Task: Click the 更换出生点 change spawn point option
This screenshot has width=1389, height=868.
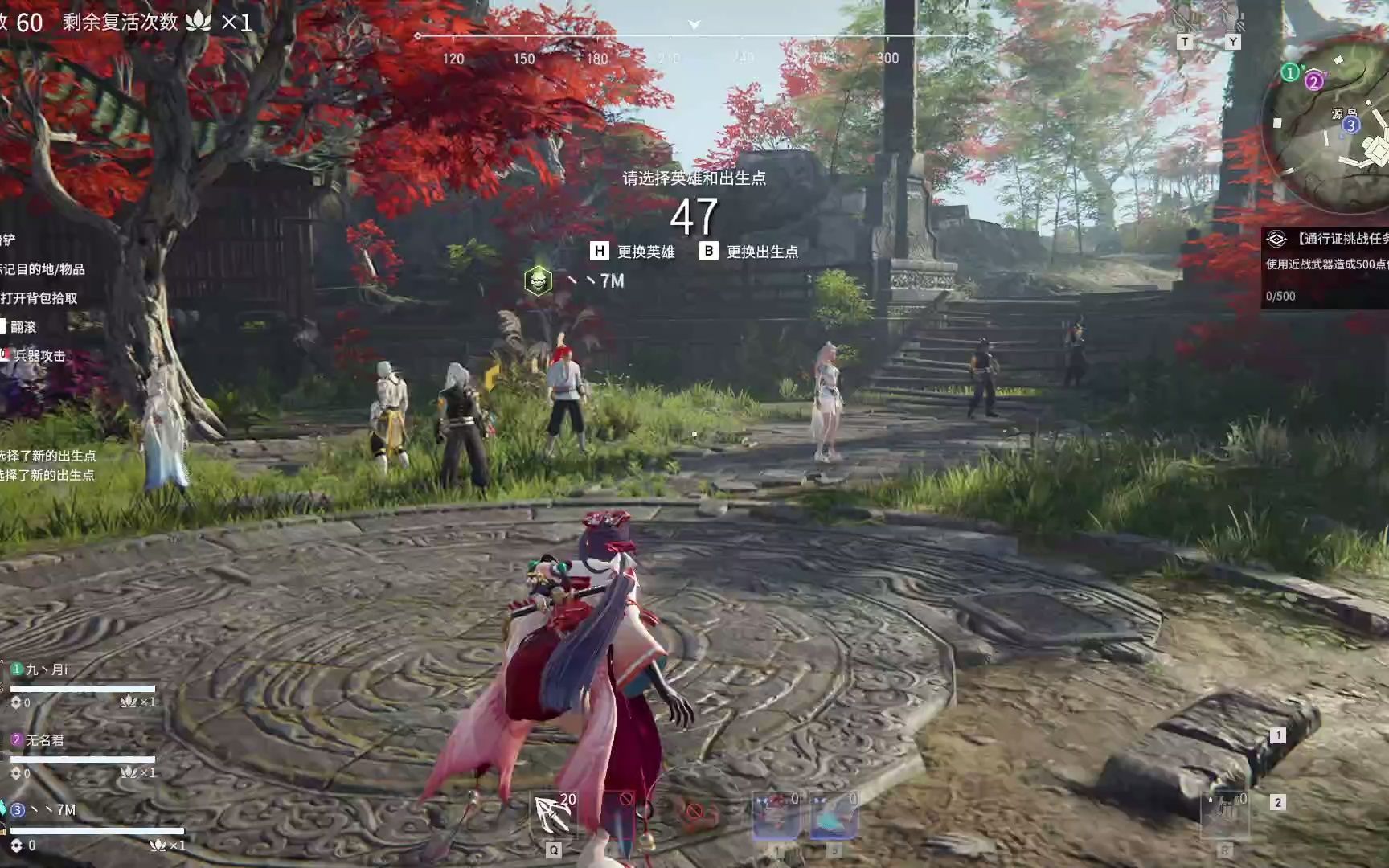Action: coord(752,252)
